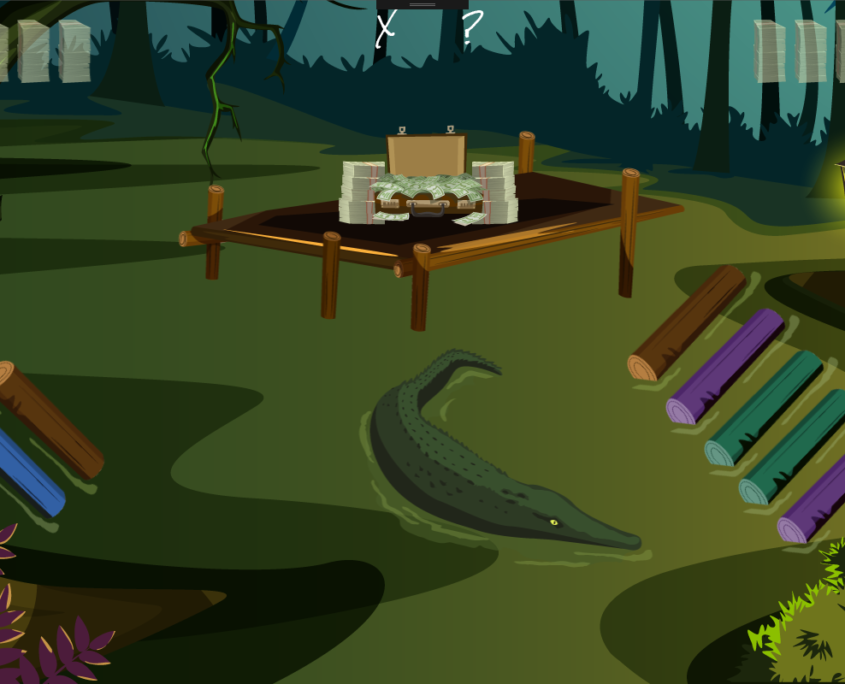The width and height of the screenshot is (845, 684).
Task: Click the dark overlay handle bar at top
Action: pos(422,4)
